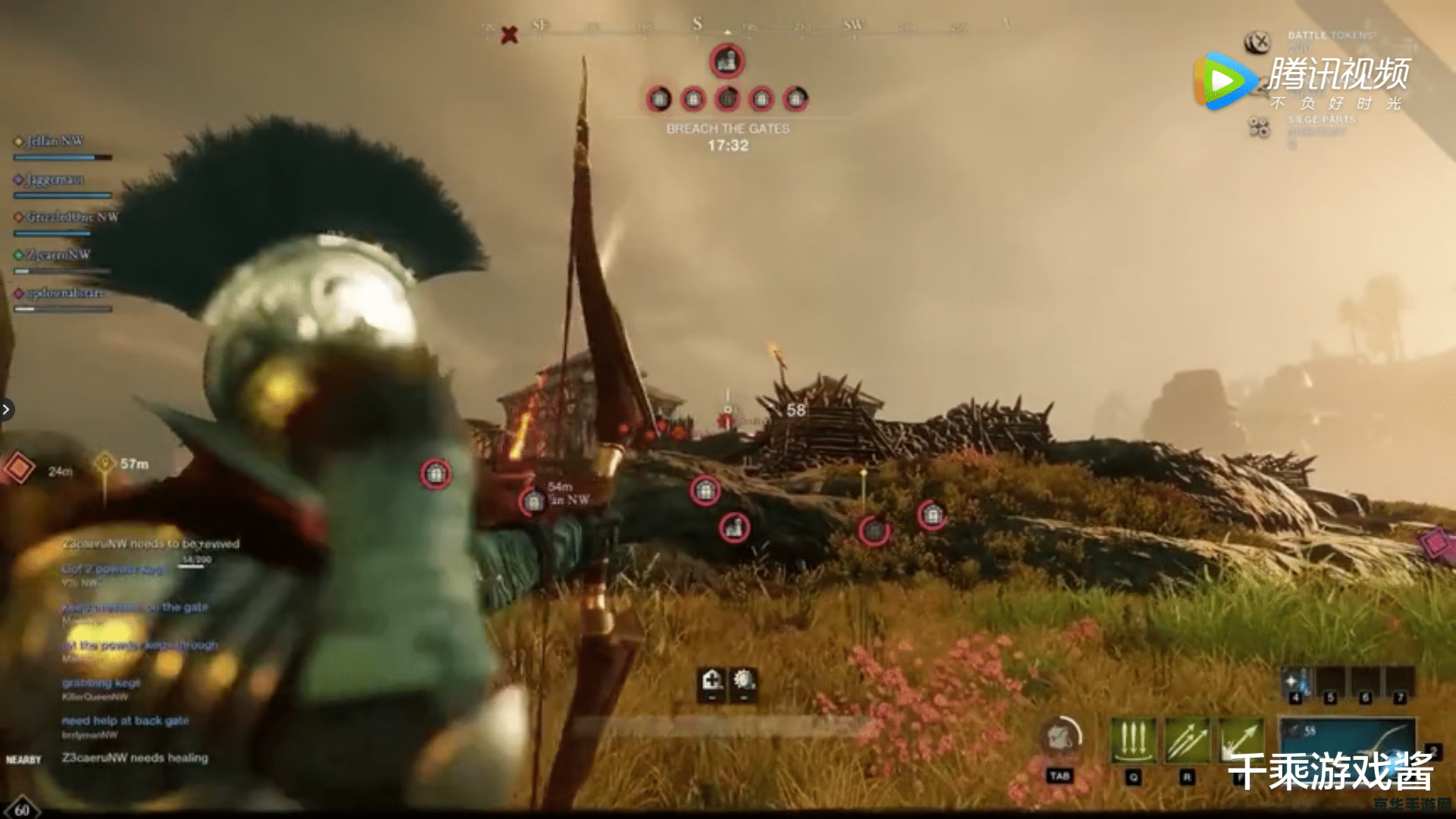Select the gold 57m waypoint marker
The image size is (1456, 819).
point(105,462)
